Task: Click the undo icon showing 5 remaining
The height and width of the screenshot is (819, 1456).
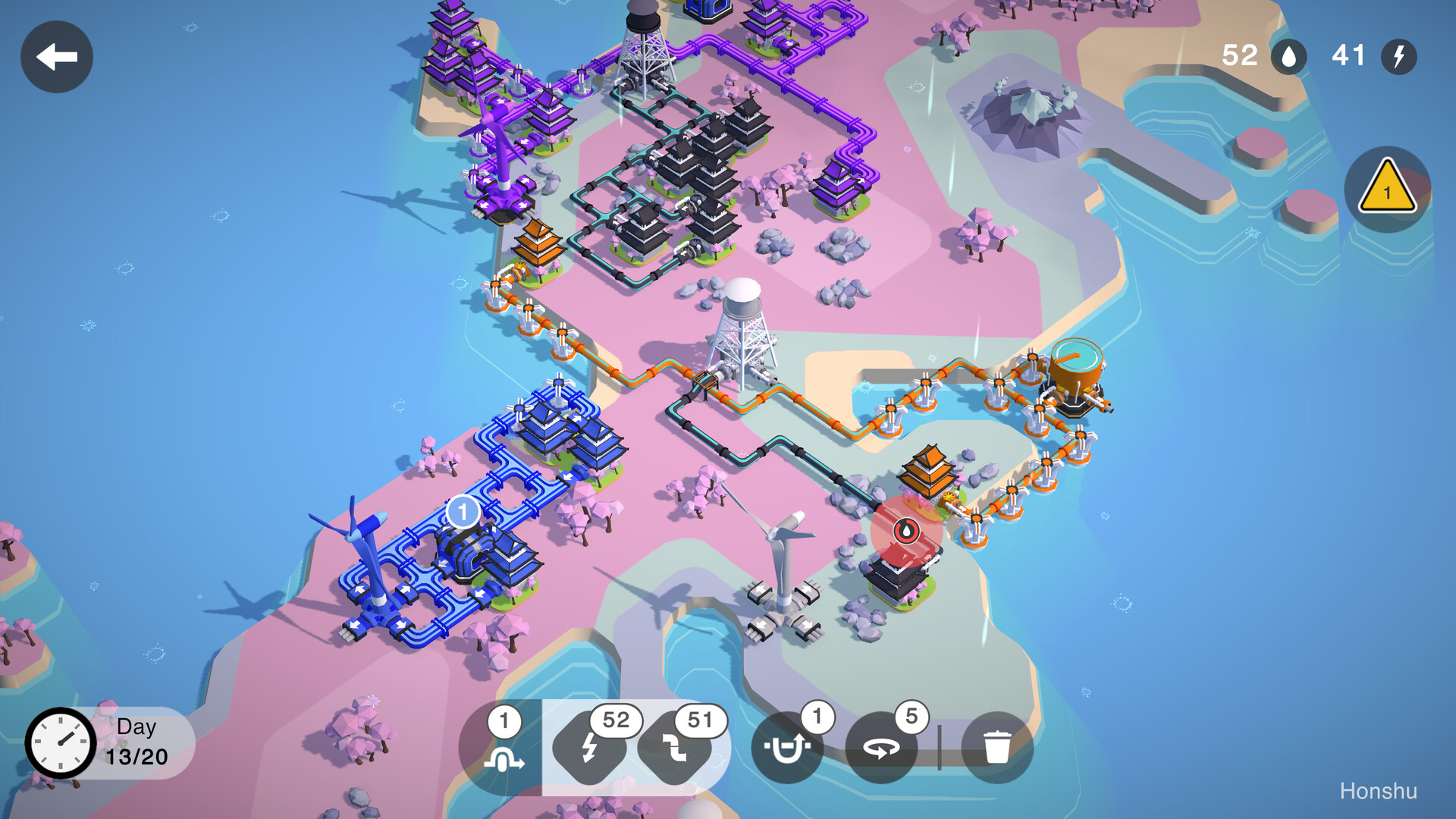Action: tap(882, 747)
